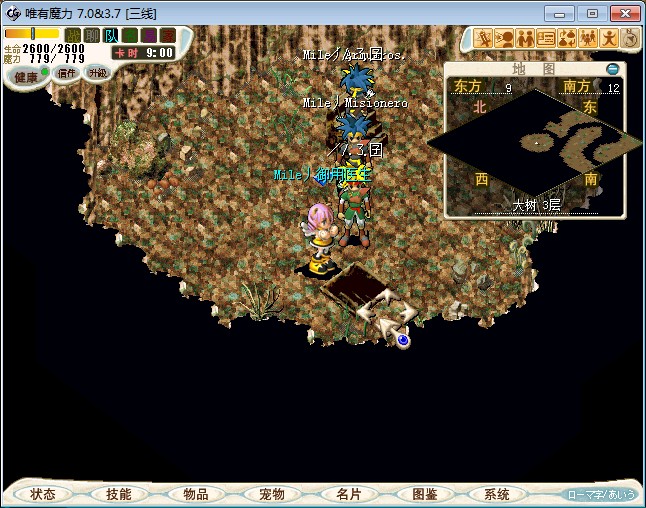
Task: Collapse the 地图 map panel with blue button
Action: click(613, 69)
